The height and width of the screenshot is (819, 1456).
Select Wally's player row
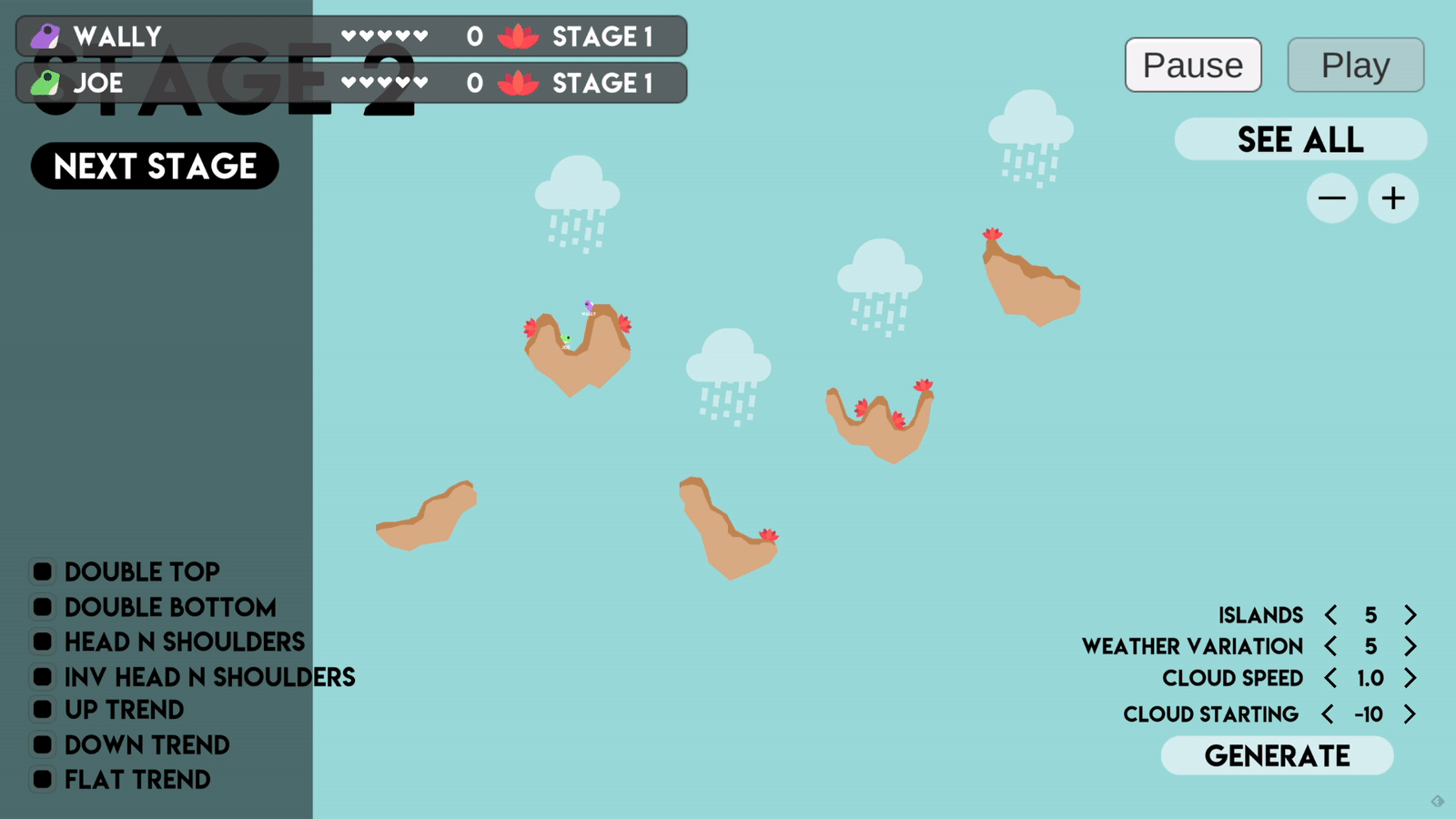tap(350, 36)
